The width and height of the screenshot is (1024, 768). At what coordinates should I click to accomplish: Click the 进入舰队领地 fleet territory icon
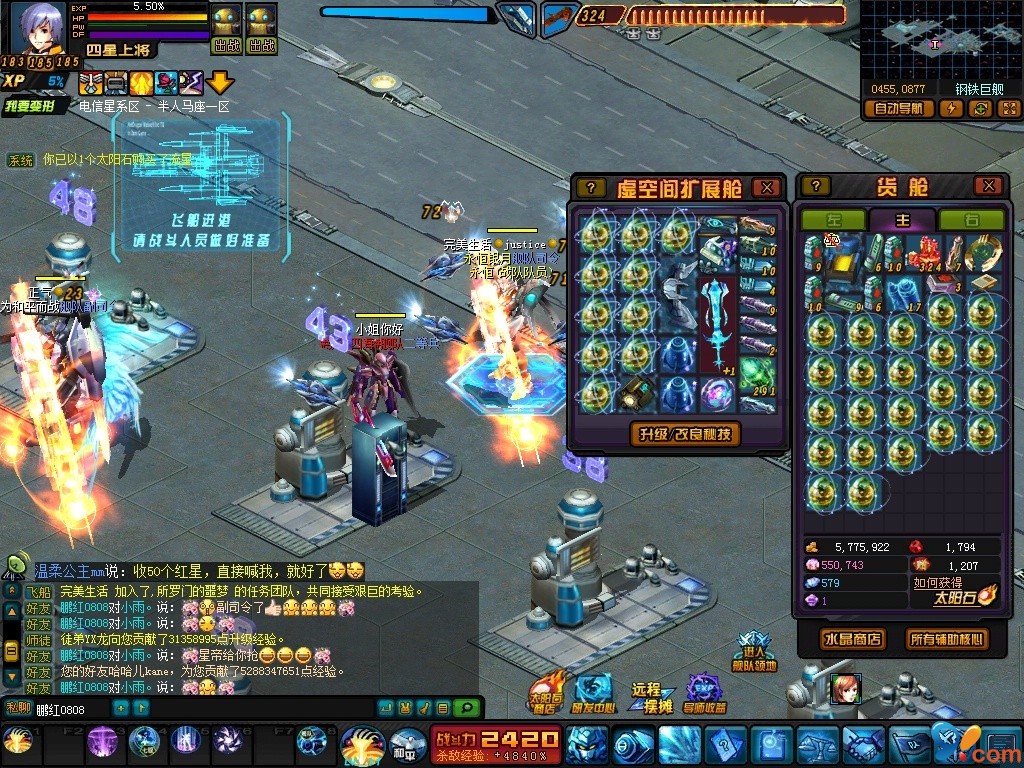click(755, 651)
